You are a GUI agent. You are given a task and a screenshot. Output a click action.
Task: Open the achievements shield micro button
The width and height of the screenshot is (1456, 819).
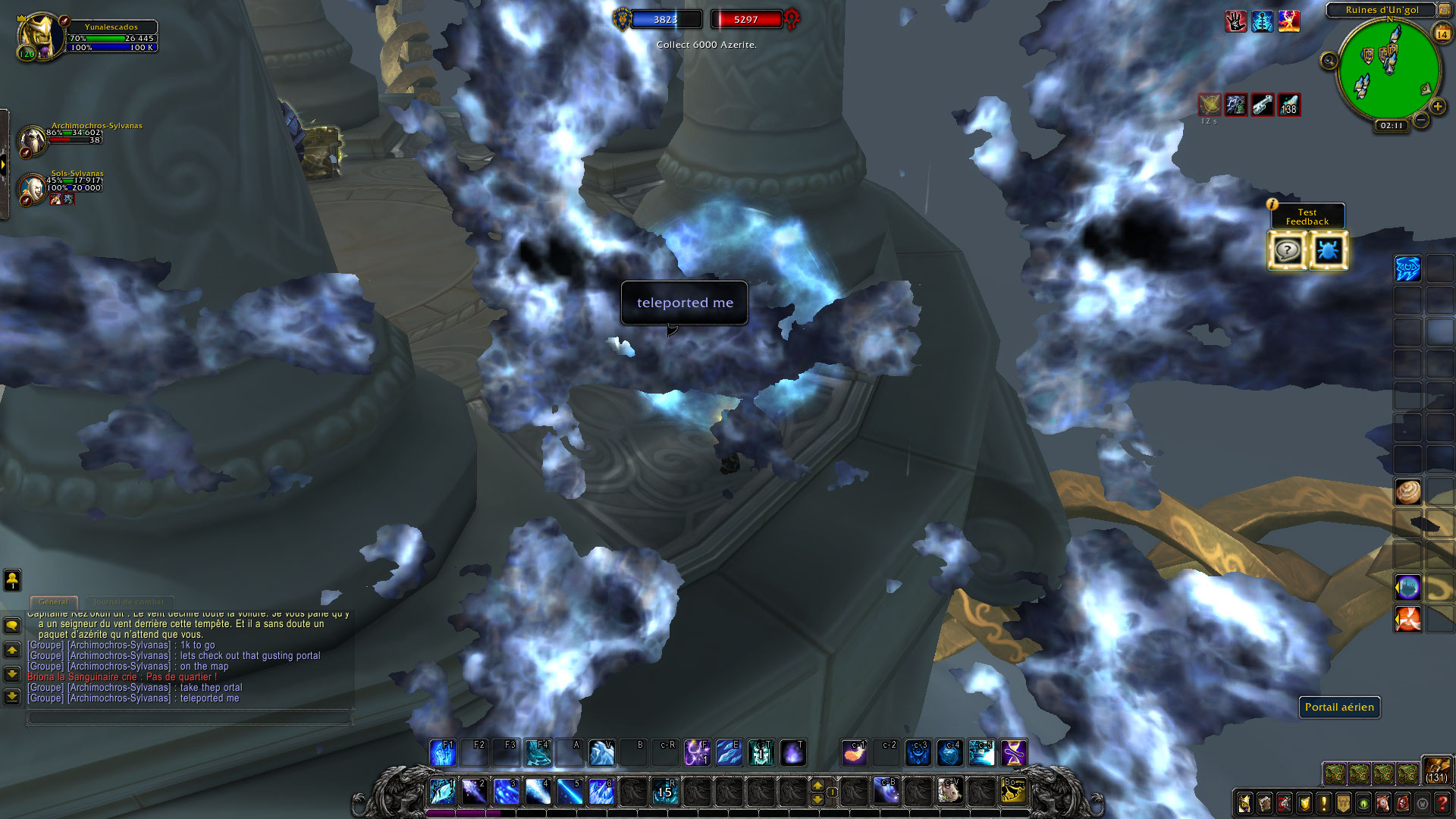[1304, 802]
